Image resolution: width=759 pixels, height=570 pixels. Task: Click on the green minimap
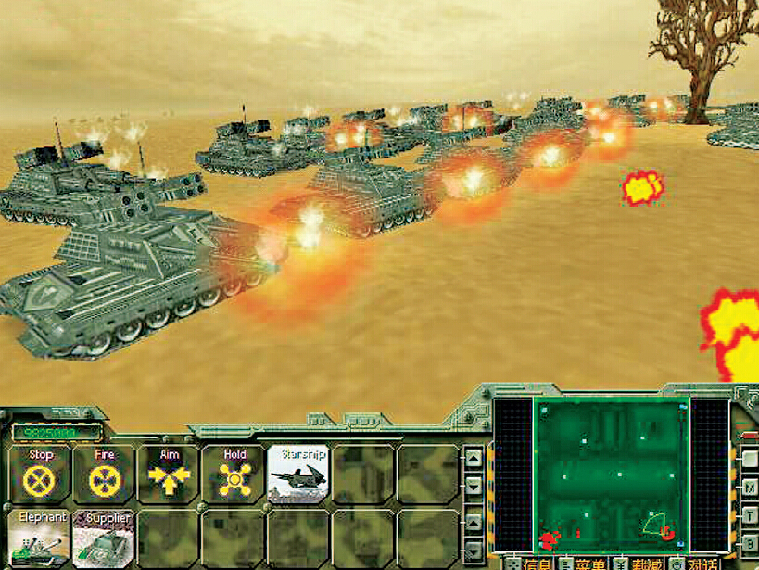point(610,474)
